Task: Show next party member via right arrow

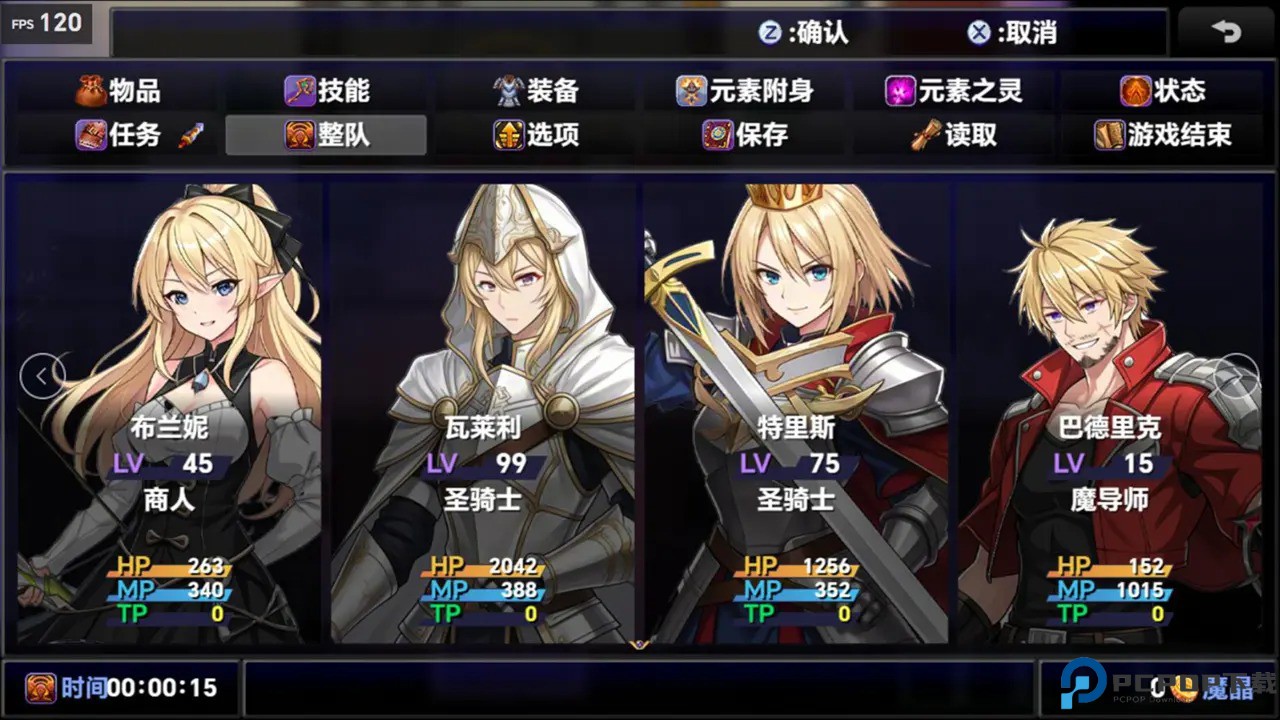Action: tap(1237, 374)
